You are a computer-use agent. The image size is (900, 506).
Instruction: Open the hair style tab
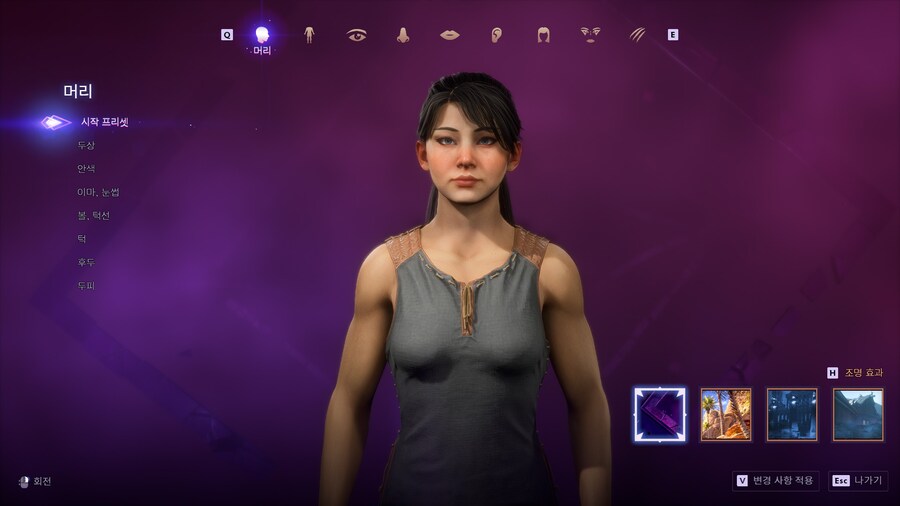click(x=543, y=35)
